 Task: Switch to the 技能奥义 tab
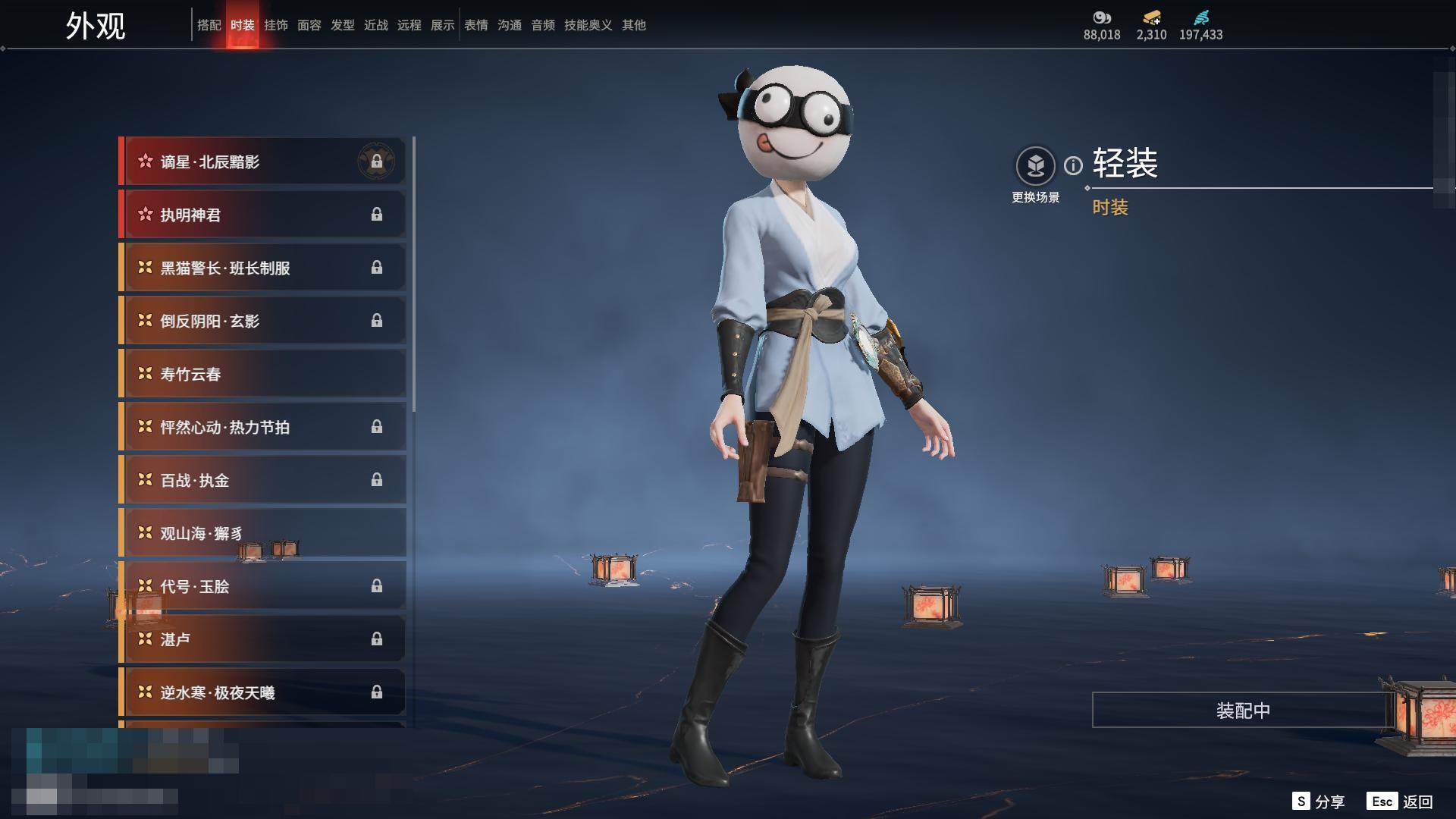tap(588, 25)
